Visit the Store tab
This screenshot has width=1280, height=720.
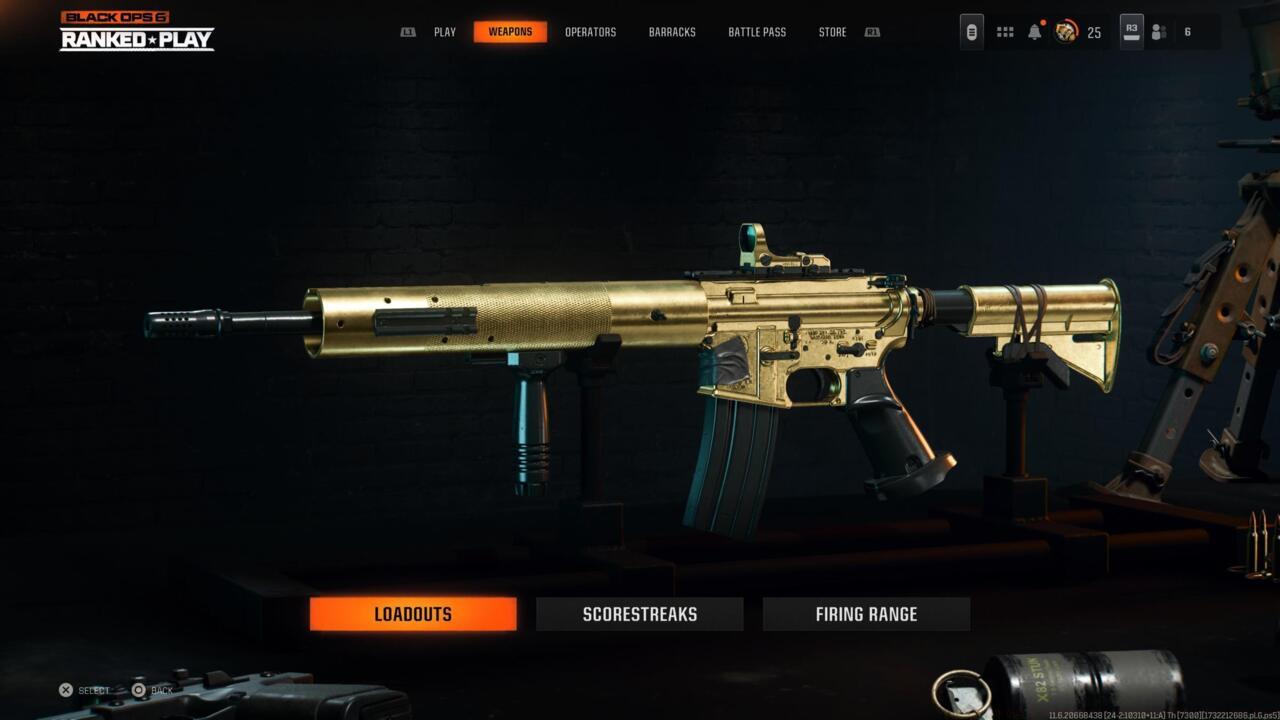[832, 32]
